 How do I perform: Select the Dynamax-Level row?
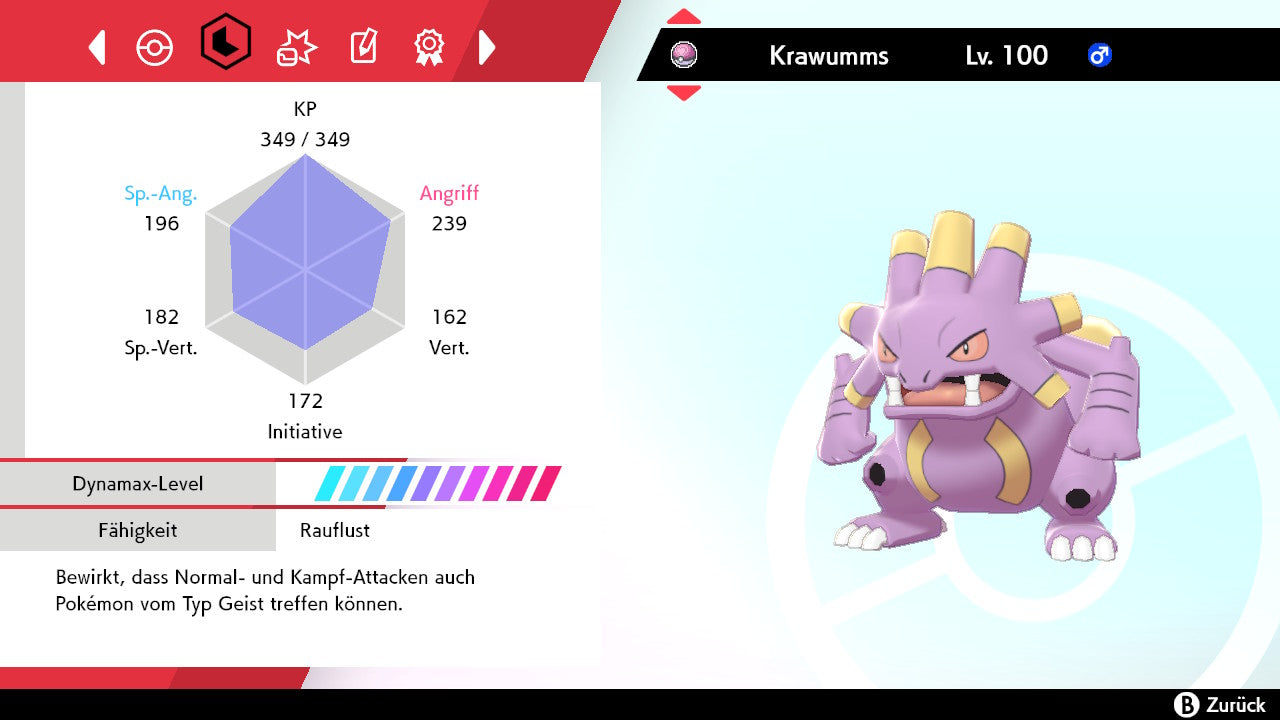coord(300,484)
